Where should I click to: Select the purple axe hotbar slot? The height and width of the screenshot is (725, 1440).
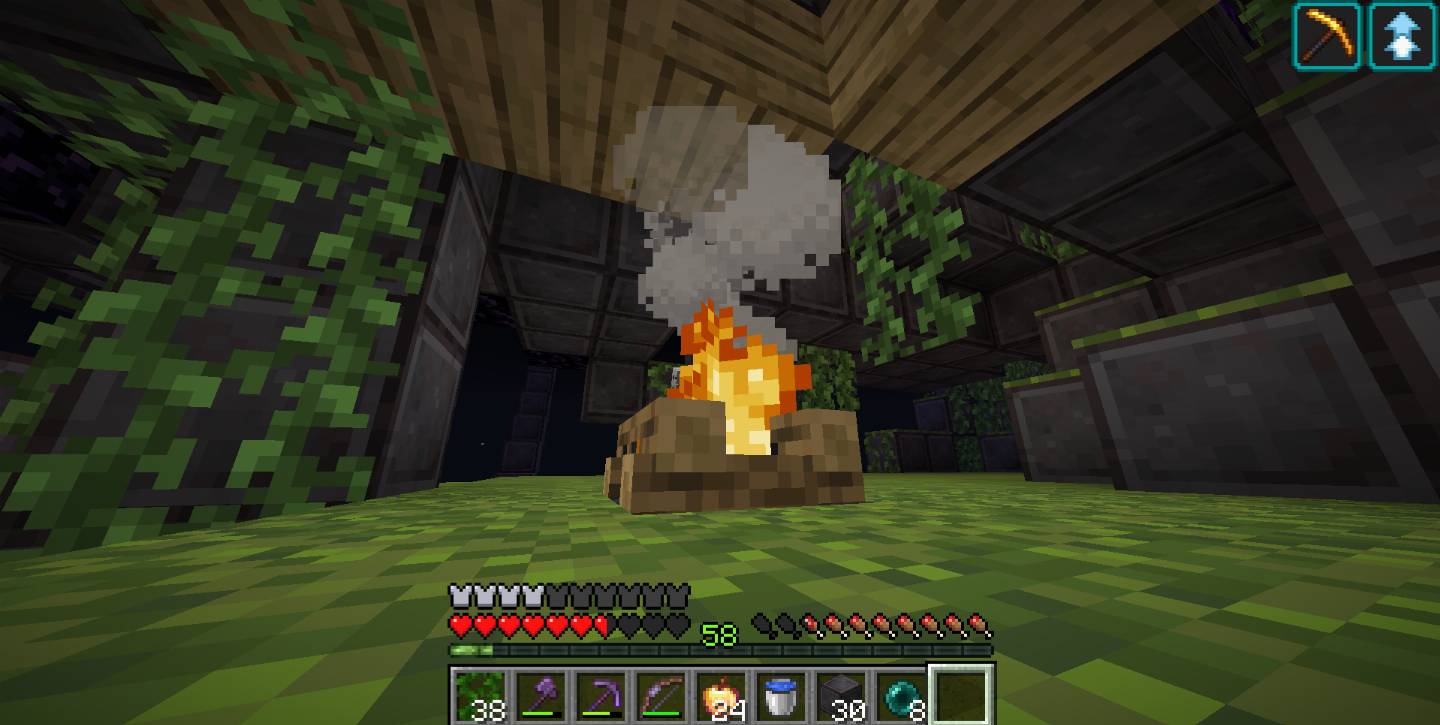click(540, 695)
